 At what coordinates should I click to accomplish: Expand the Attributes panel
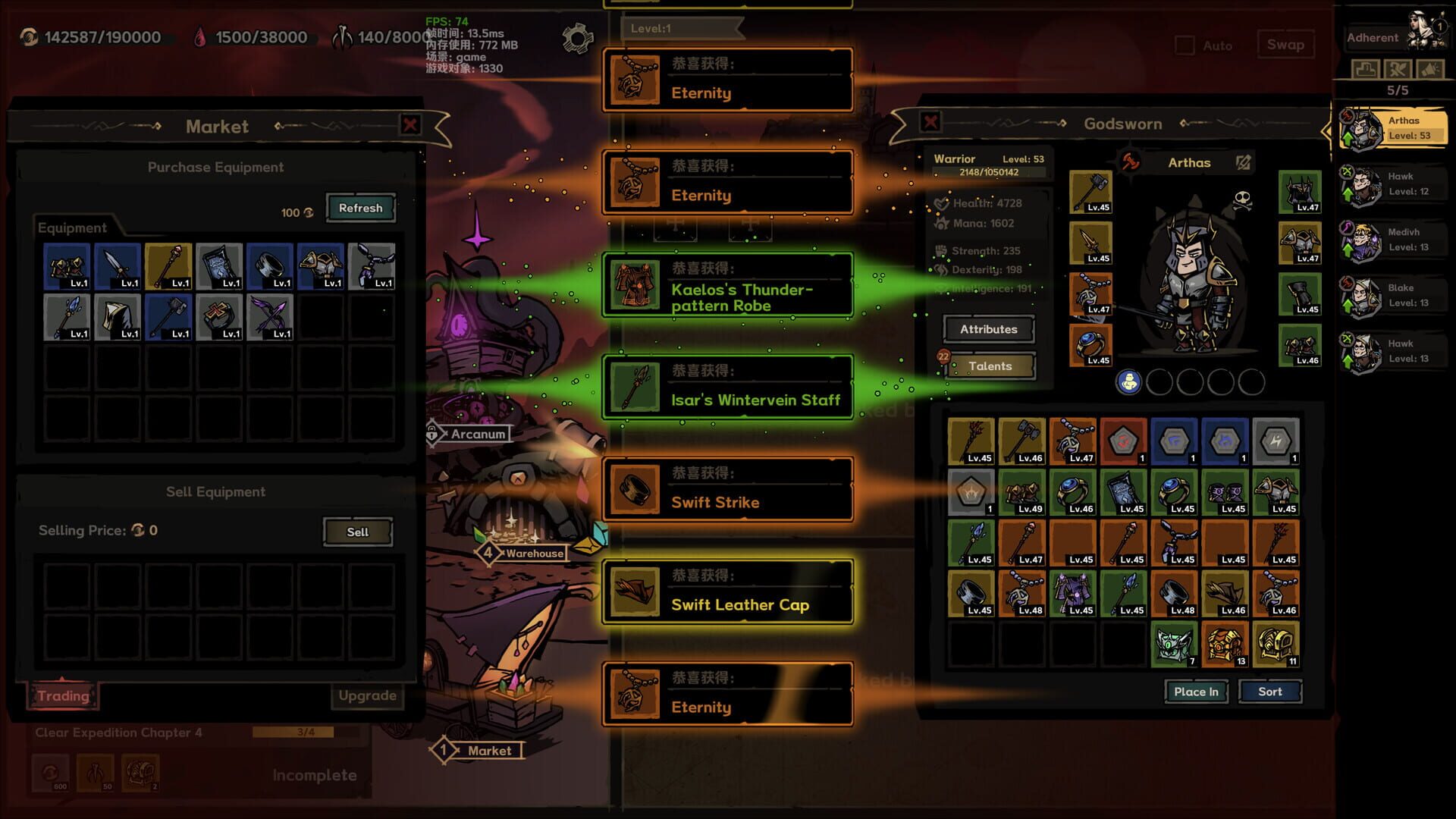click(x=987, y=329)
